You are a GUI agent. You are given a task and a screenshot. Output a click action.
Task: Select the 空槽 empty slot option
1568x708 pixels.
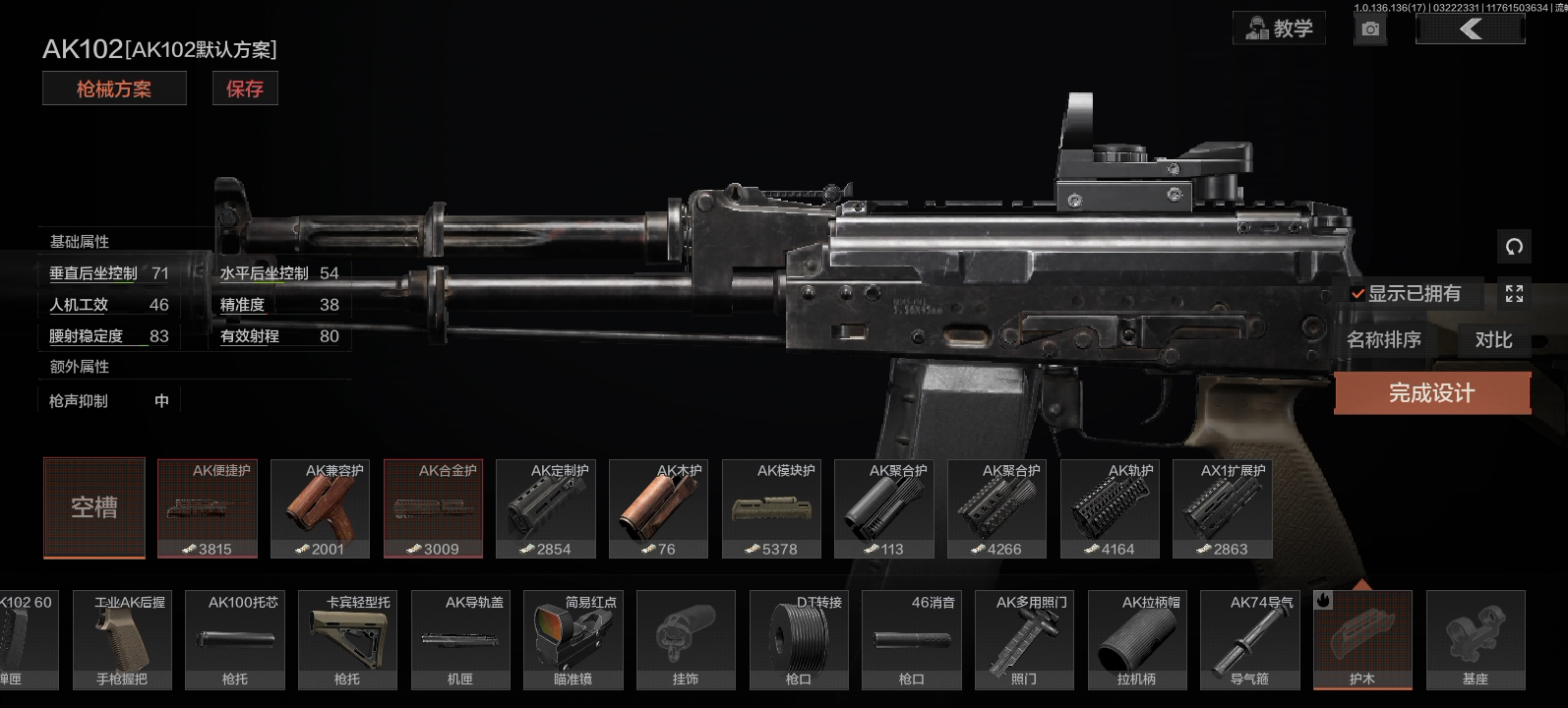pos(94,507)
